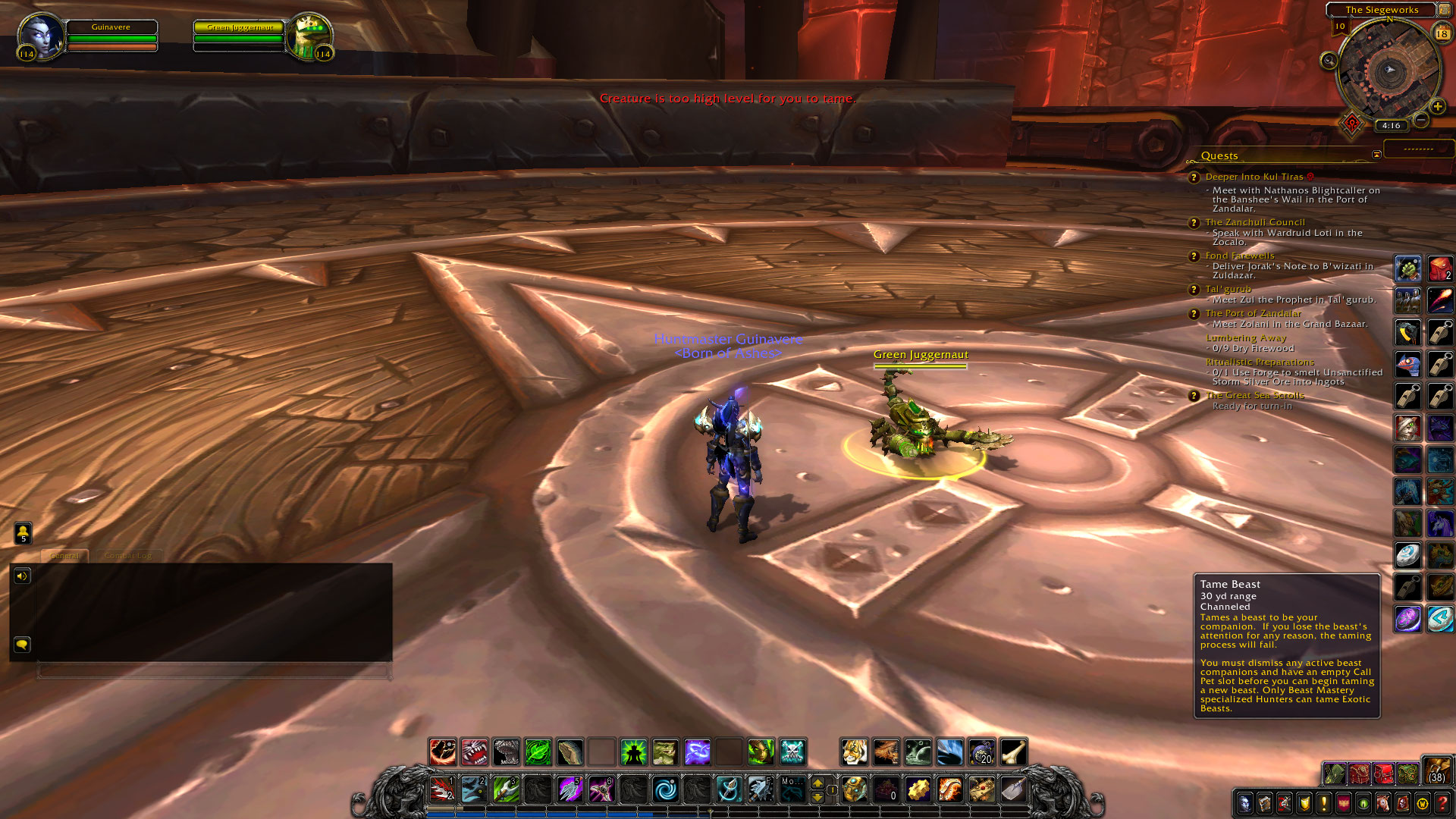Select the Deeper Into Kul Tiras quest
Viewport: 1456px width, 819px height.
pos(1254,177)
